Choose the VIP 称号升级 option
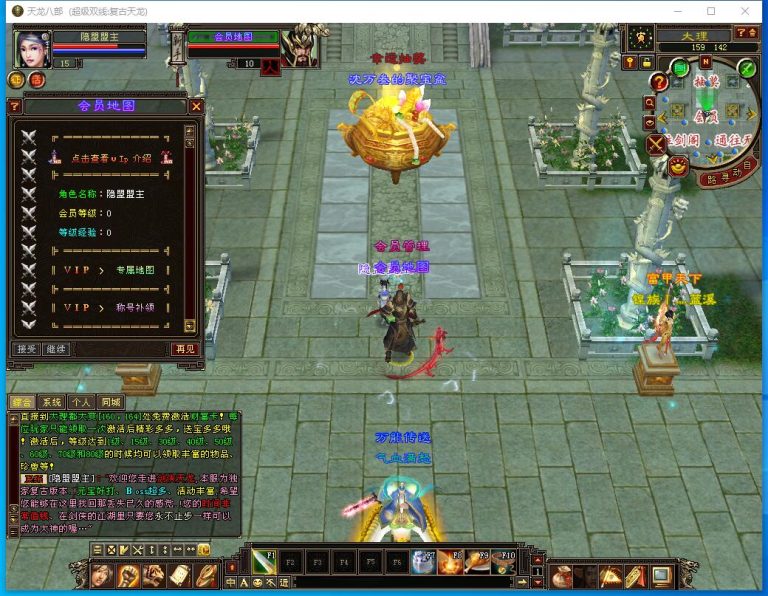Viewport: 768px width, 596px height. pos(110,307)
